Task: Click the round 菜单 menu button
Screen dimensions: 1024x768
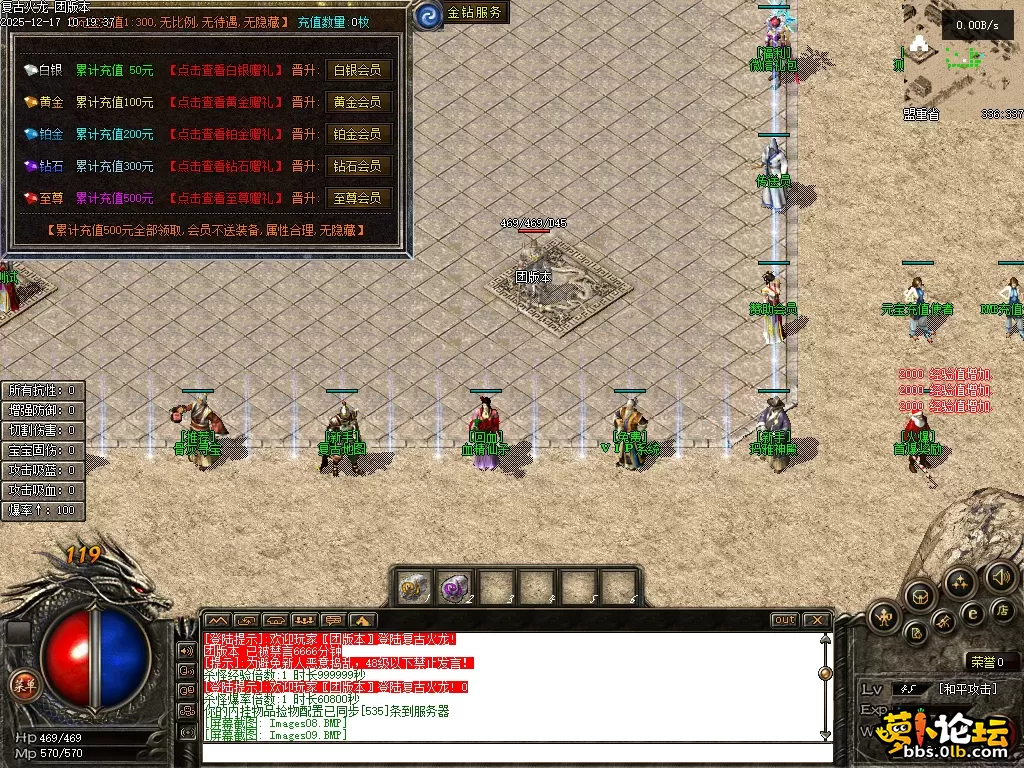Action: [x=22, y=685]
